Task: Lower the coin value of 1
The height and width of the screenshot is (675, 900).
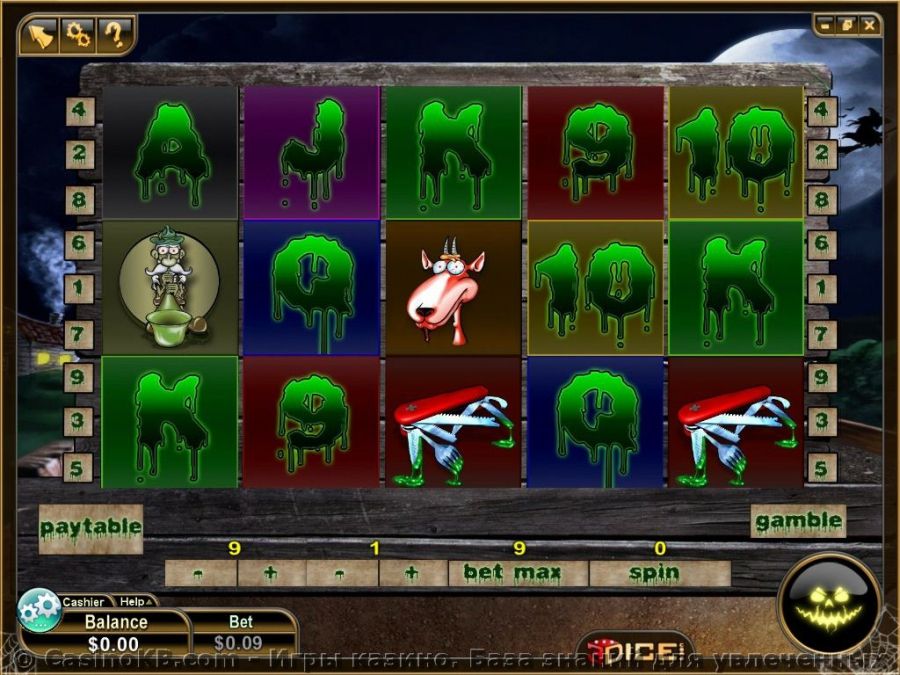Action: click(x=342, y=573)
